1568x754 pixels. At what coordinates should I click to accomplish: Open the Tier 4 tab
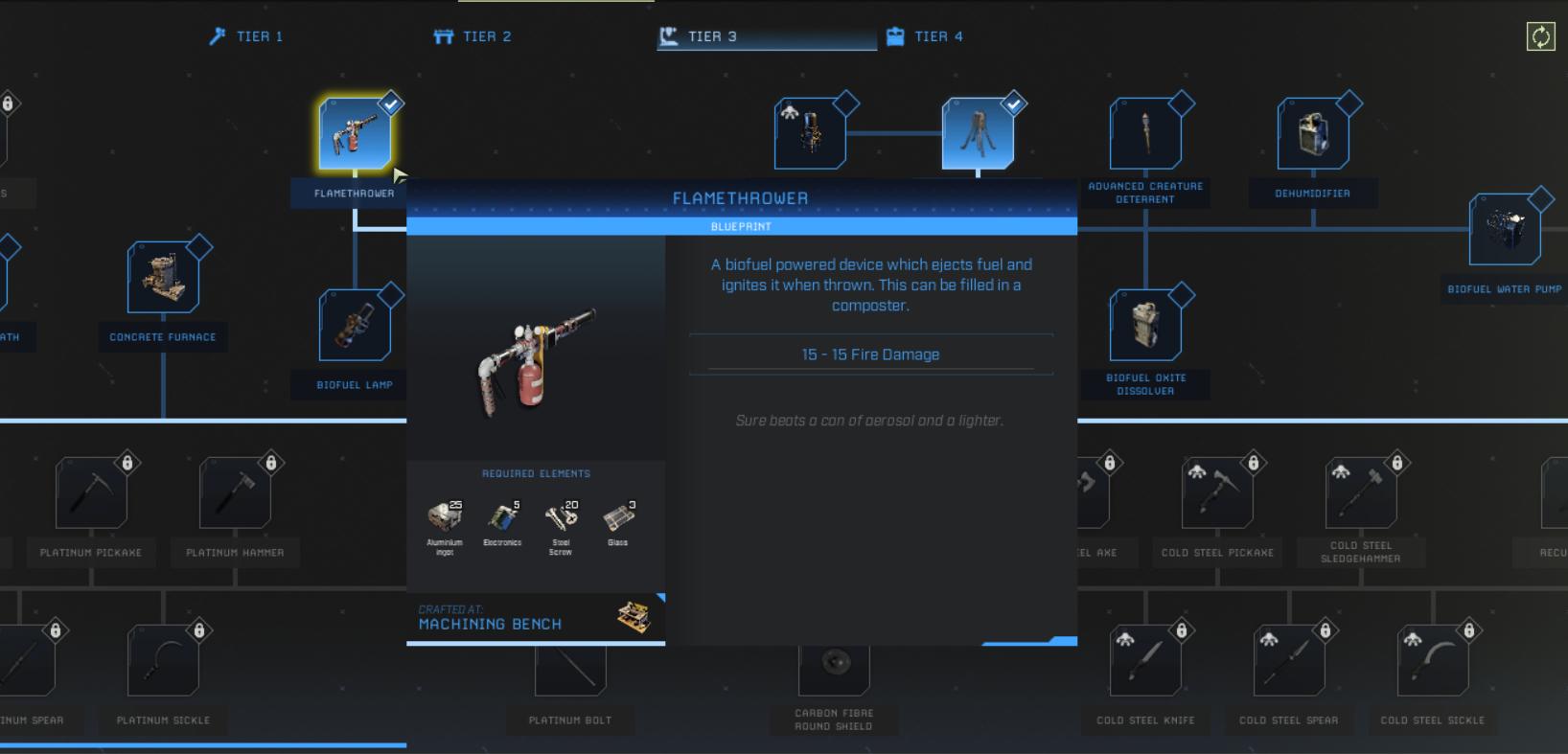point(926,35)
